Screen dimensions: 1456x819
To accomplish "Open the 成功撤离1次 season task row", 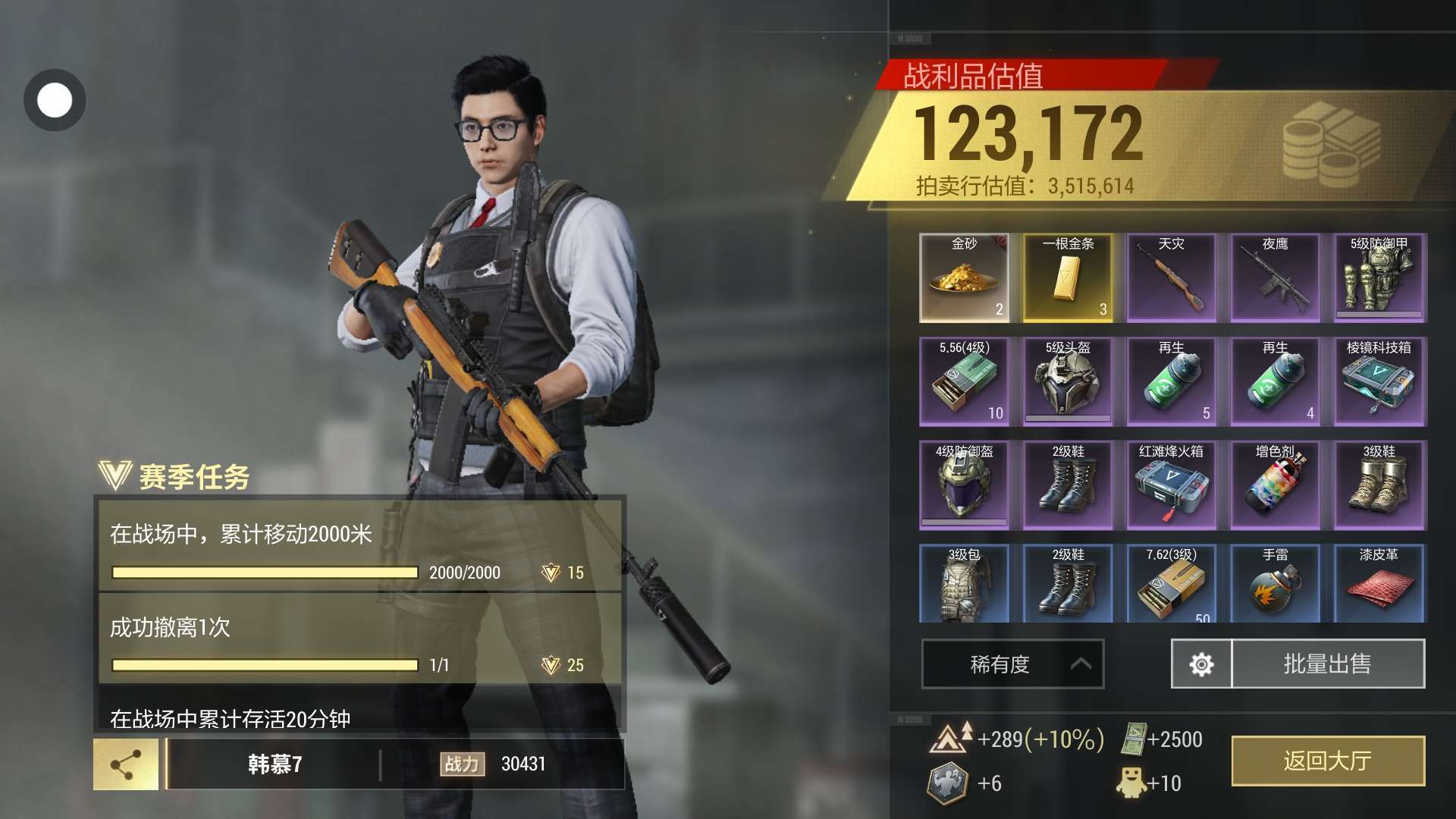I will point(359,639).
